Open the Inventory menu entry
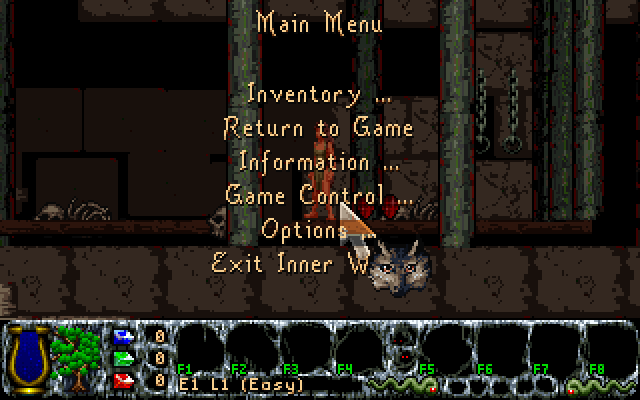This screenshot has width=640, height=400. pos(318,94)
